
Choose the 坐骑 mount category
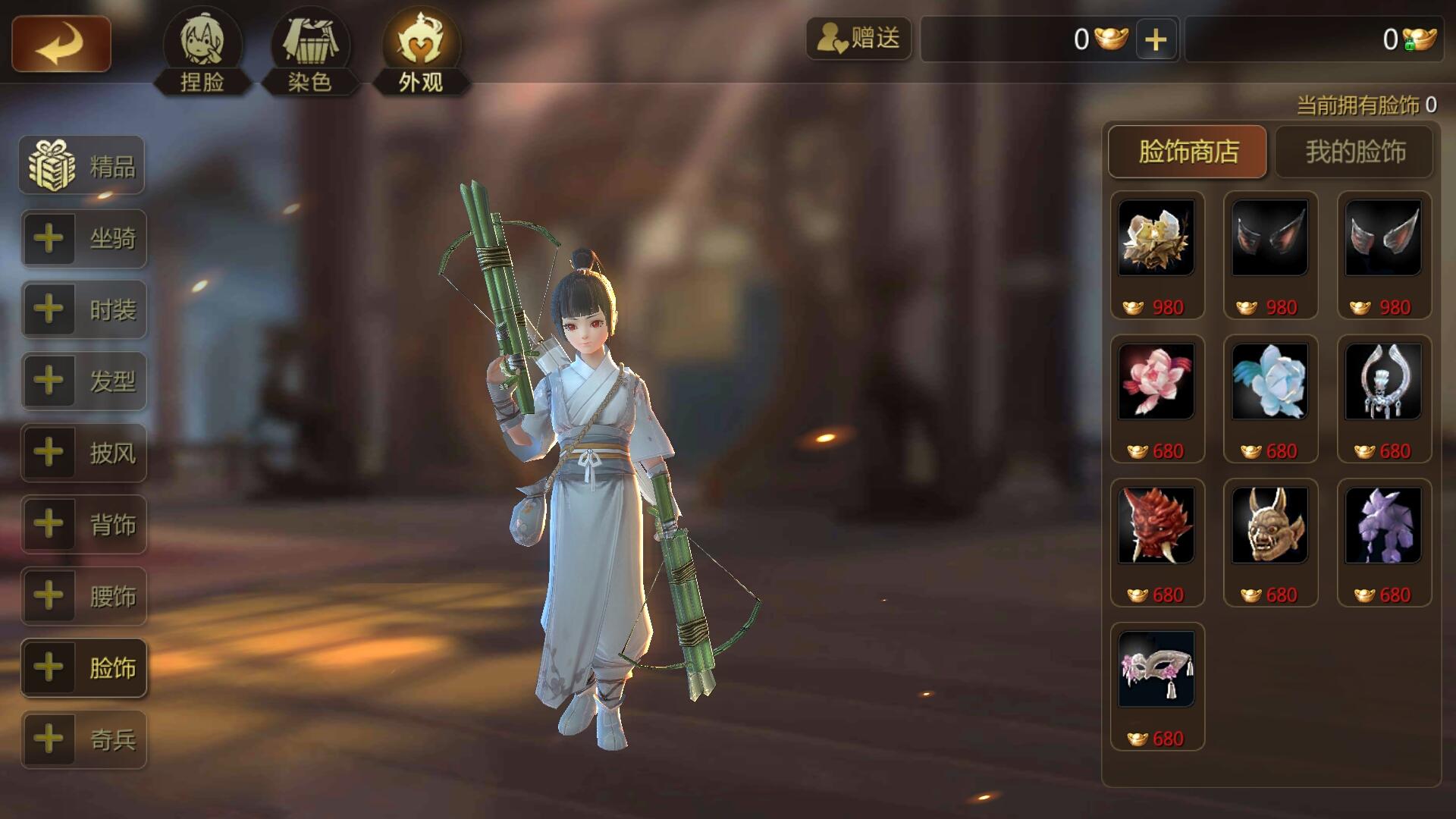(83, 239)
